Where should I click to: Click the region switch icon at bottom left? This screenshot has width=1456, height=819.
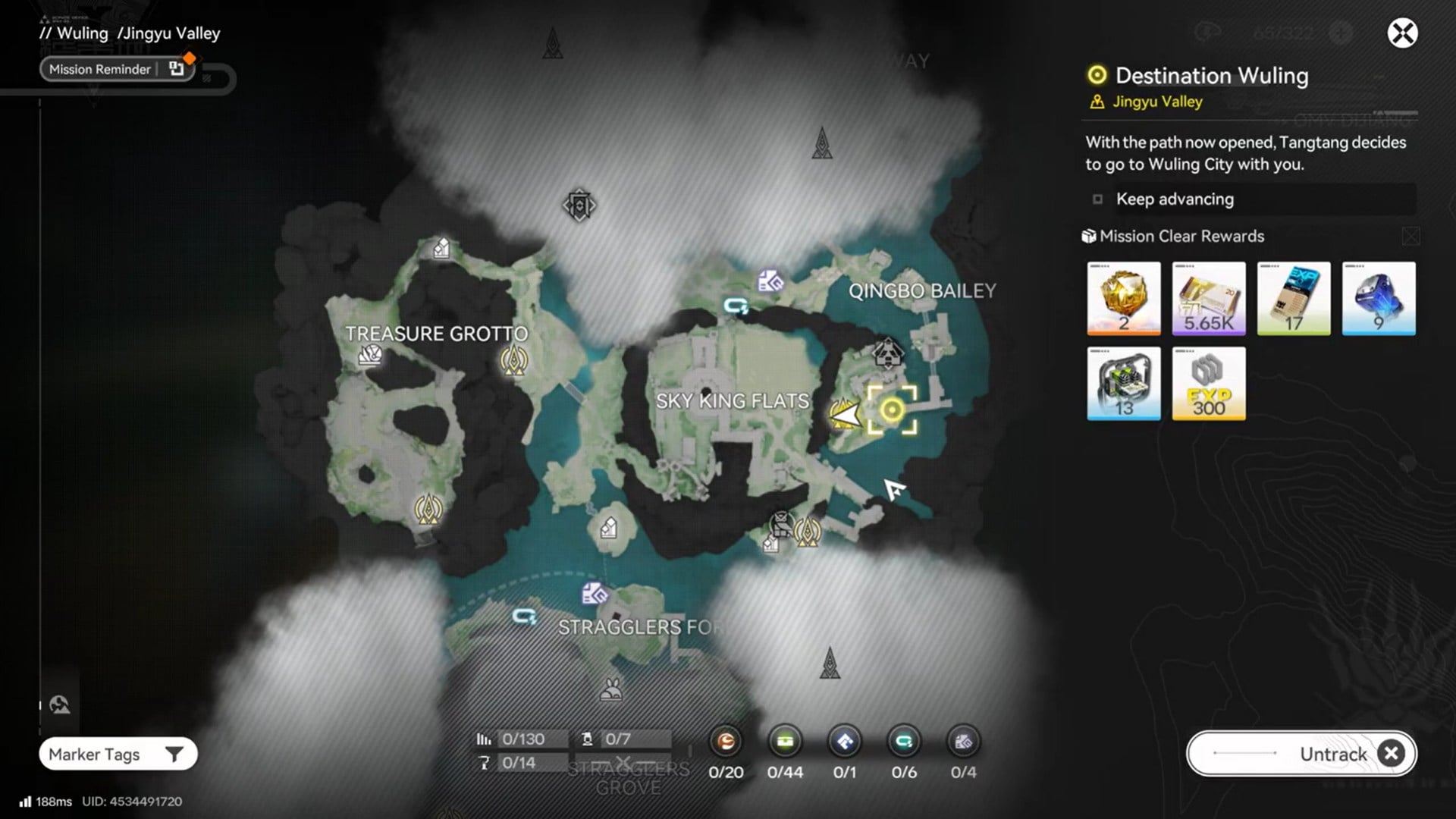coord(59,704)
